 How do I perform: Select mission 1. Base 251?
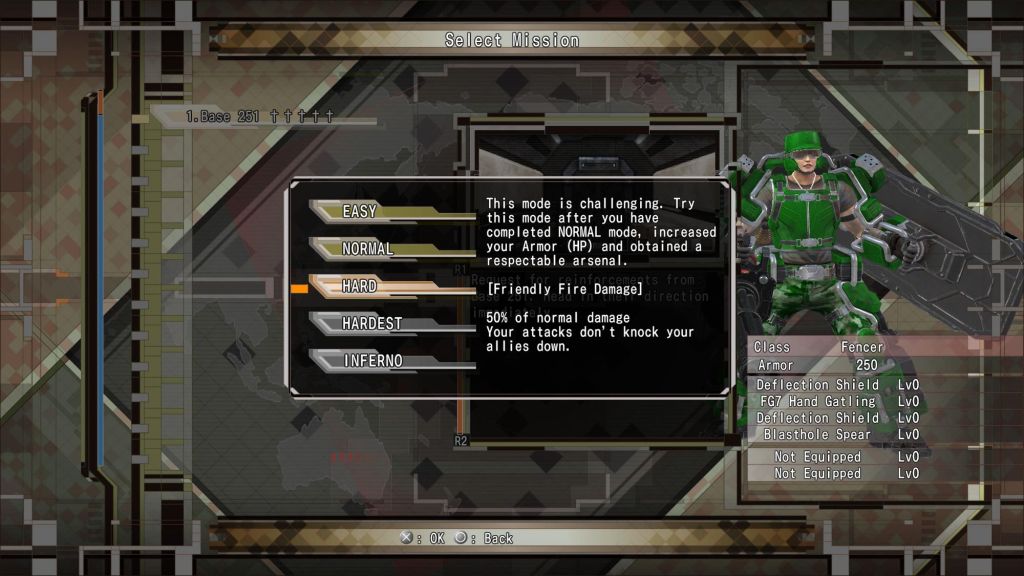pos(258,117)
